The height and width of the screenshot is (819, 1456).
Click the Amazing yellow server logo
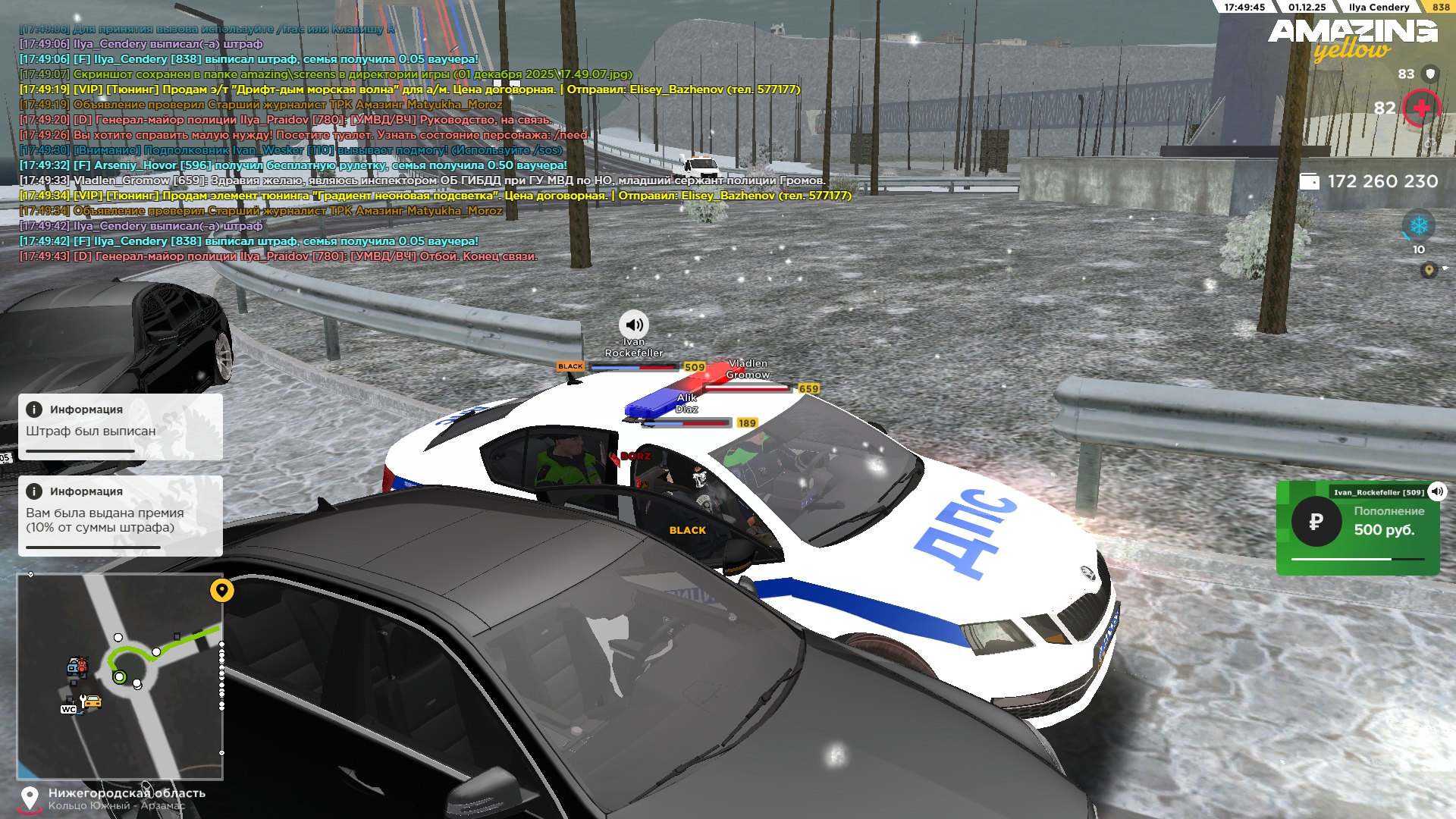tap(1352, 38)
